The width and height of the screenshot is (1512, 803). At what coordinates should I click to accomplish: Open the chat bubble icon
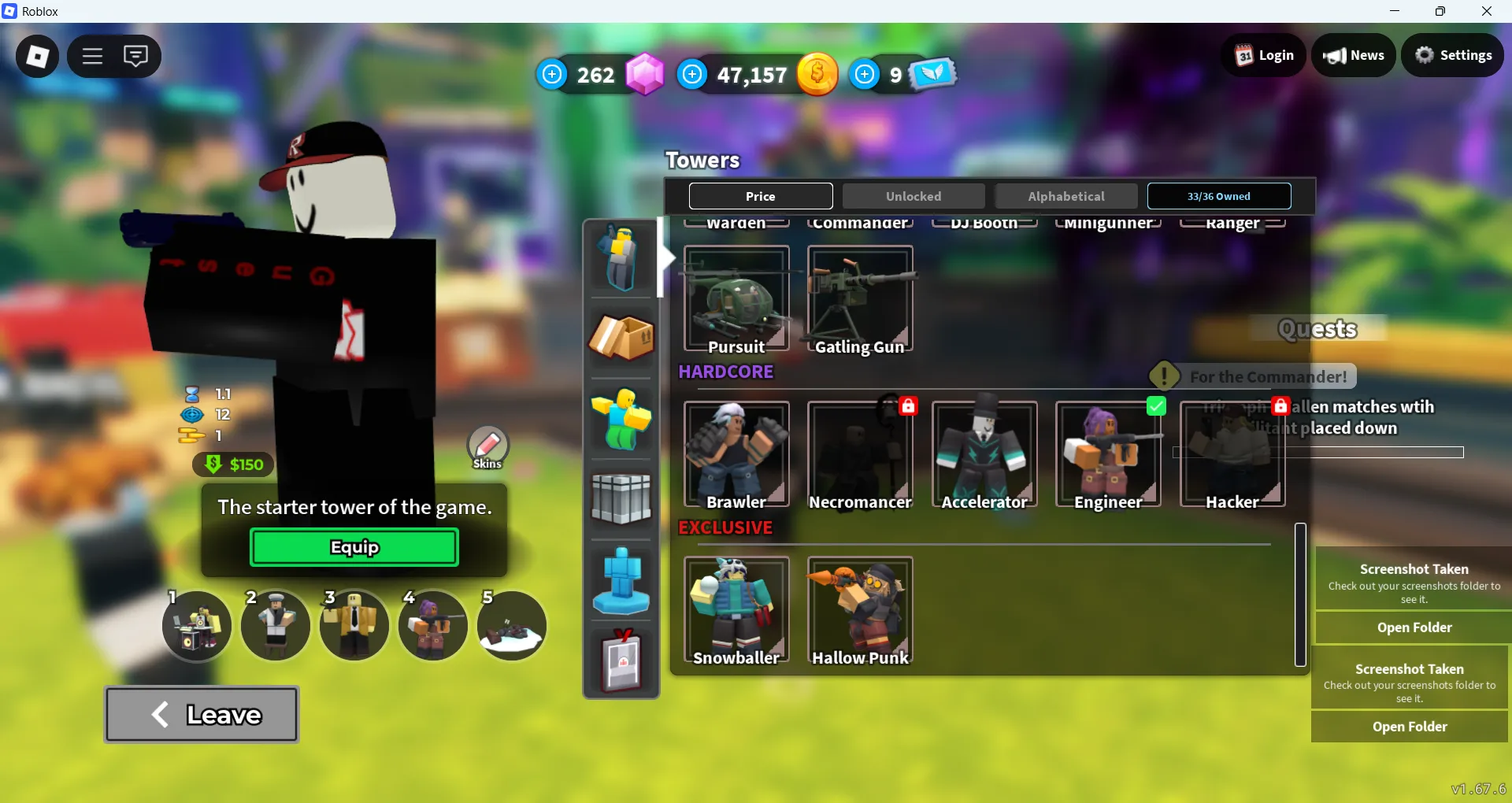[x=136, y=56]
